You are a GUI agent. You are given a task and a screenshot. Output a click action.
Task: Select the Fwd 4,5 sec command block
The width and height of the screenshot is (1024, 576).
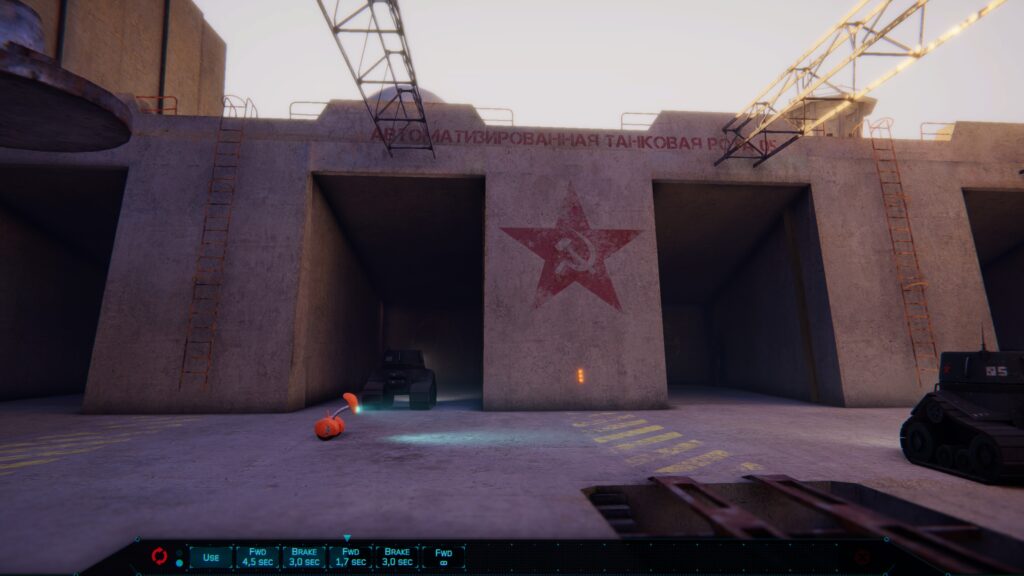257,557
